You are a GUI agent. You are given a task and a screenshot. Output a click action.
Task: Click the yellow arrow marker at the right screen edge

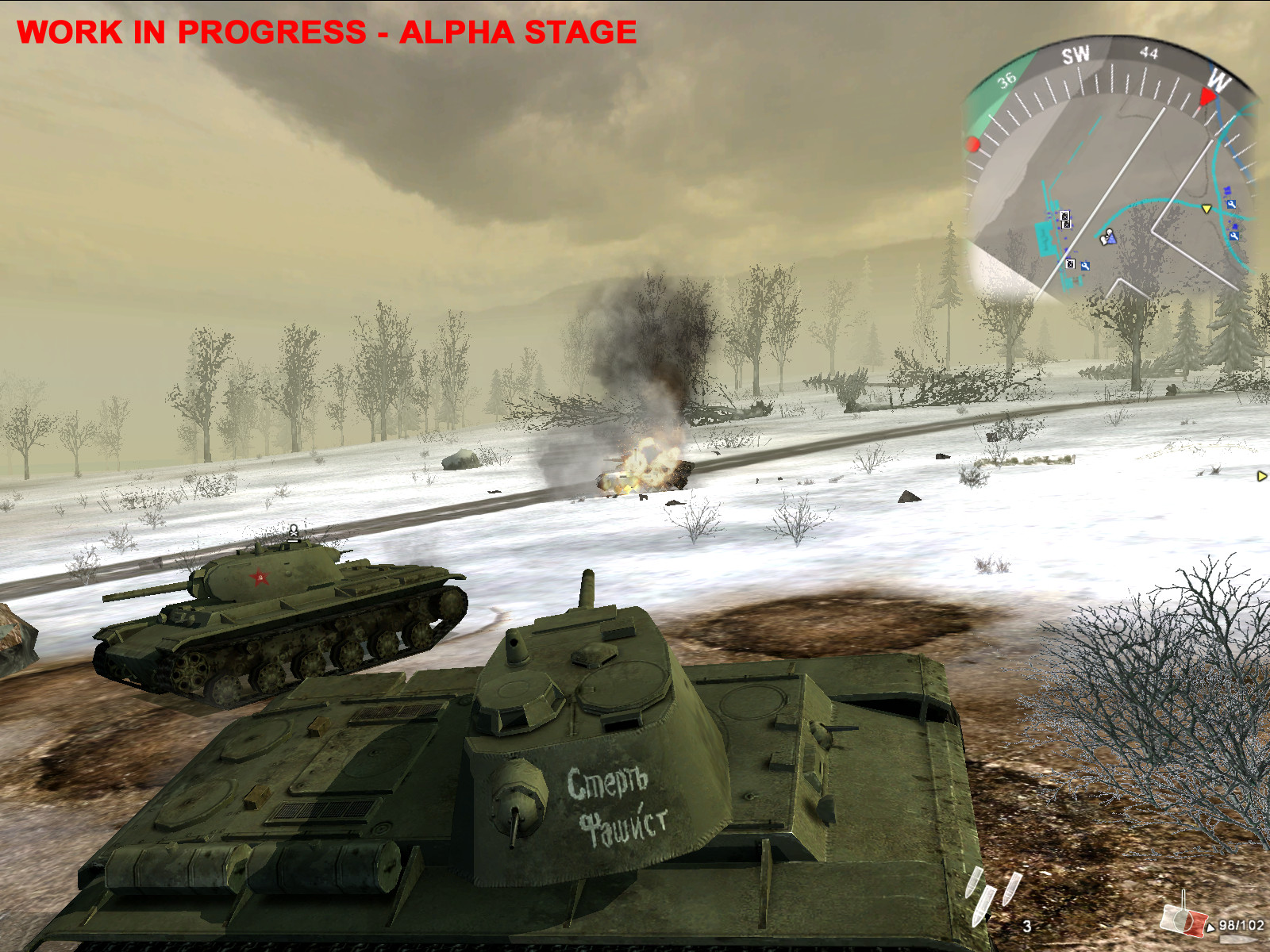pos(1262,476)
